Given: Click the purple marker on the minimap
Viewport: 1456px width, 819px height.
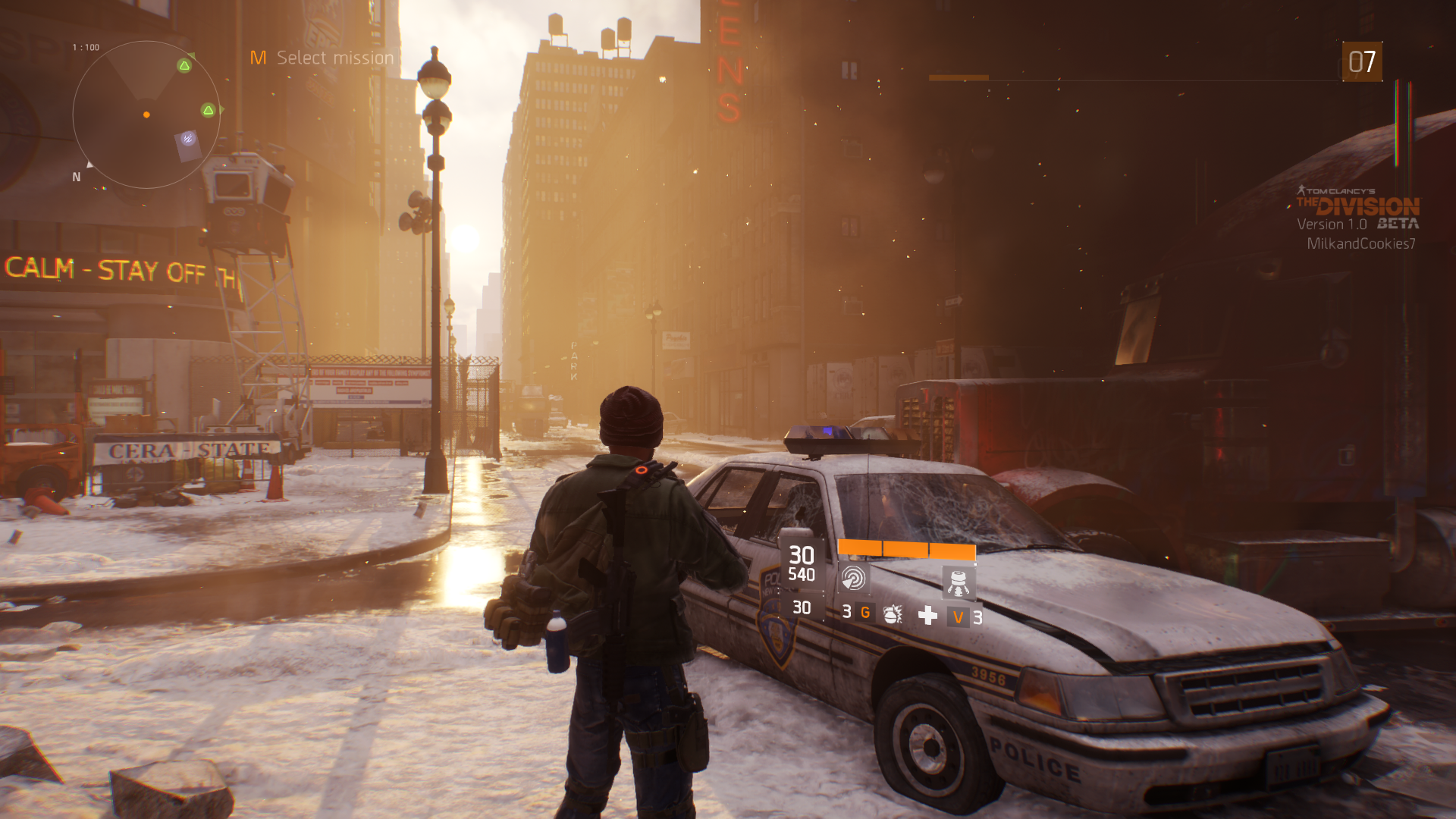Looking at the screenshot, I should 188,139.
